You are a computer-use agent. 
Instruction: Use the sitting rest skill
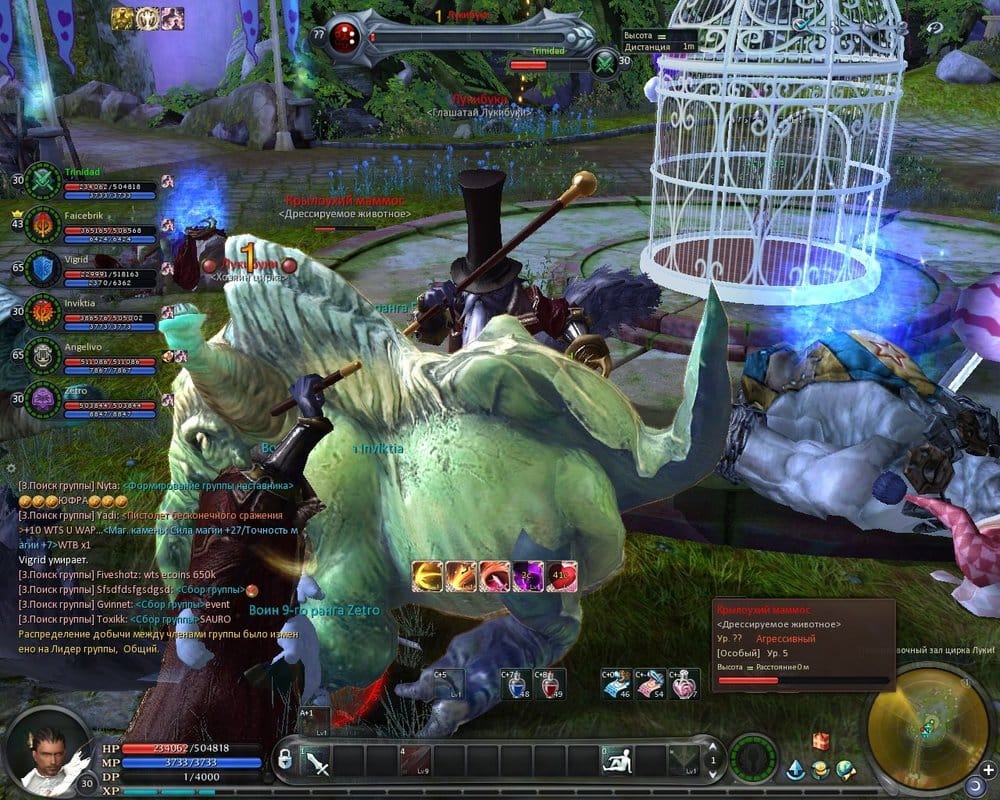[617, 761]
